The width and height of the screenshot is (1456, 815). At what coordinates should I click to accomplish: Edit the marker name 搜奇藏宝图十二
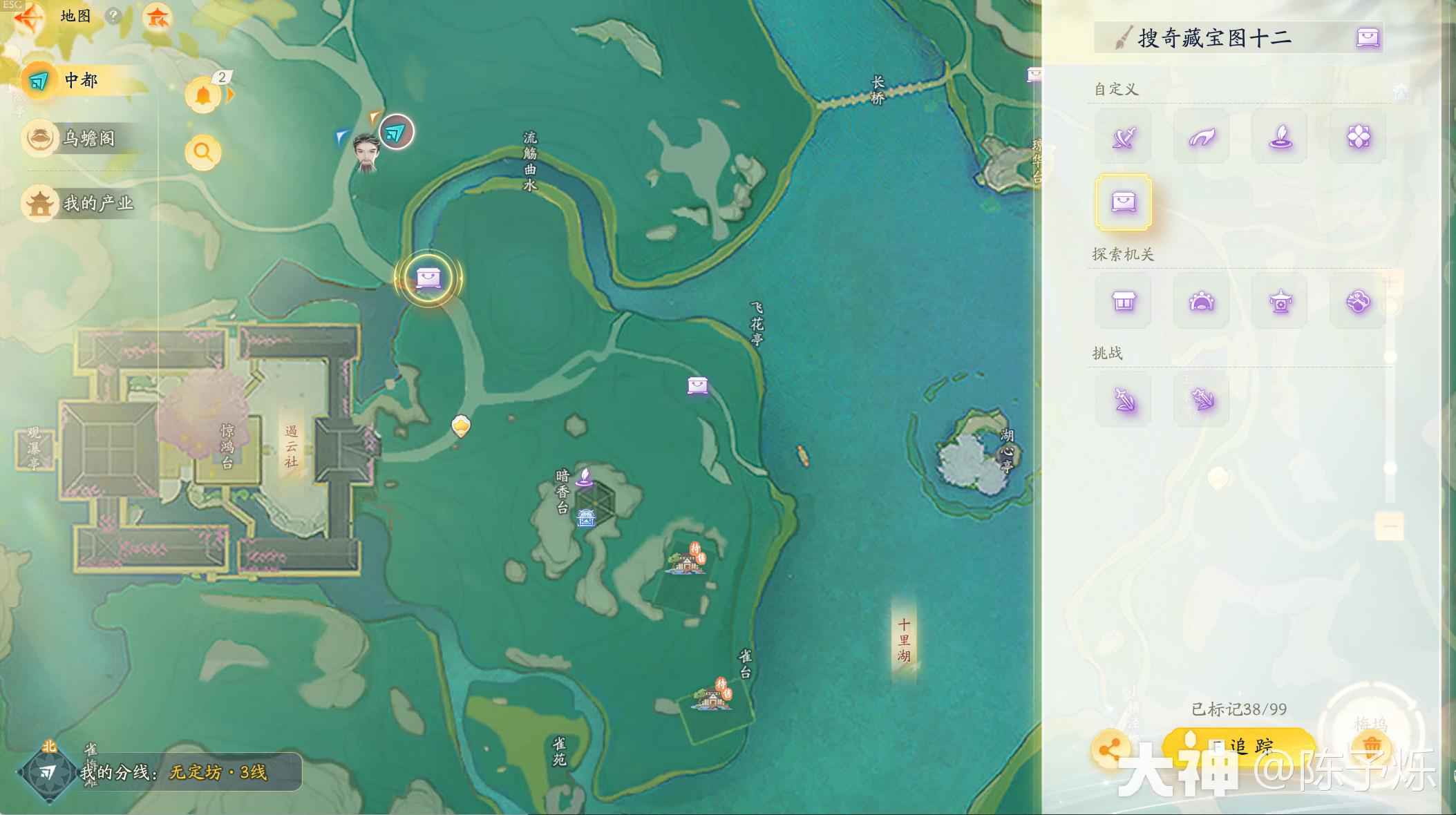(x=1214, y=38)
